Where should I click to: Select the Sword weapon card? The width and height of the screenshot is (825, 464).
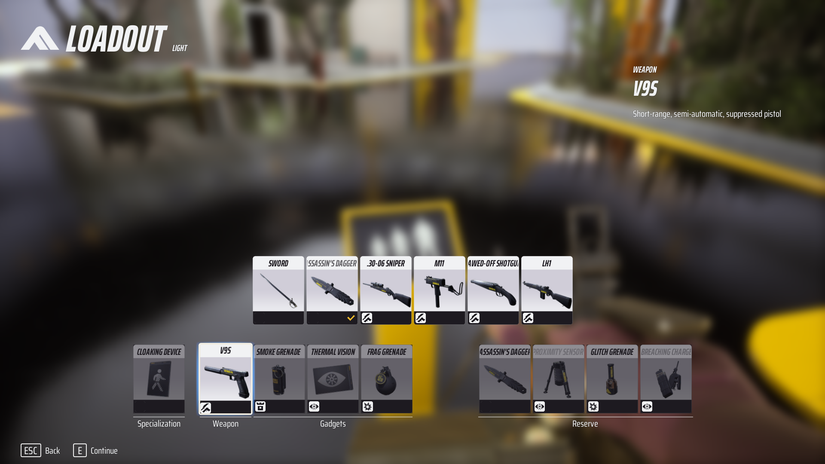[x=278, y=290]
